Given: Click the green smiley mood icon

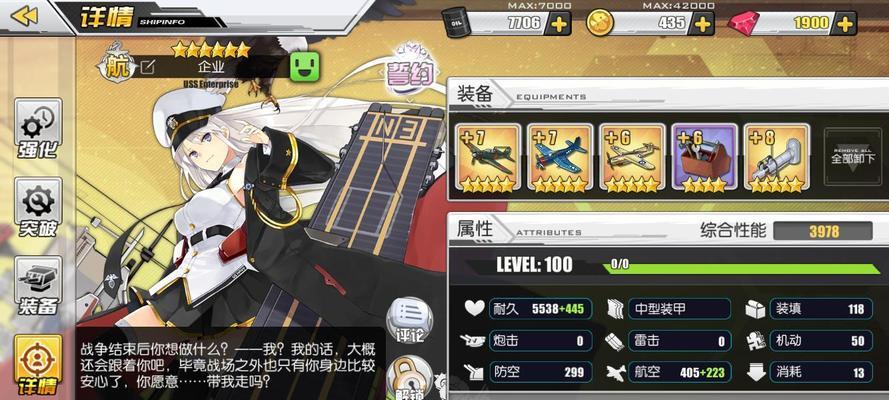Looking at the screenshot, I should [x=303, y=66].
